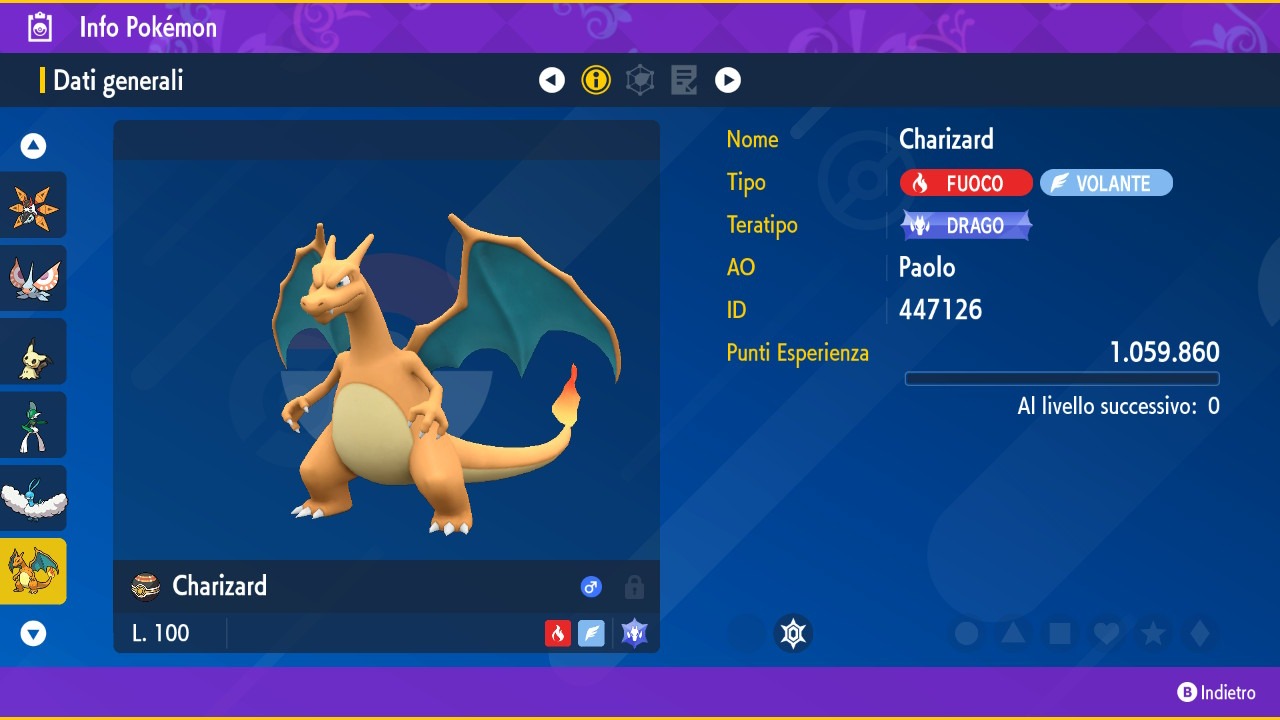
Task: Go to the next info page arrow
Action: (x=728, y=80)
